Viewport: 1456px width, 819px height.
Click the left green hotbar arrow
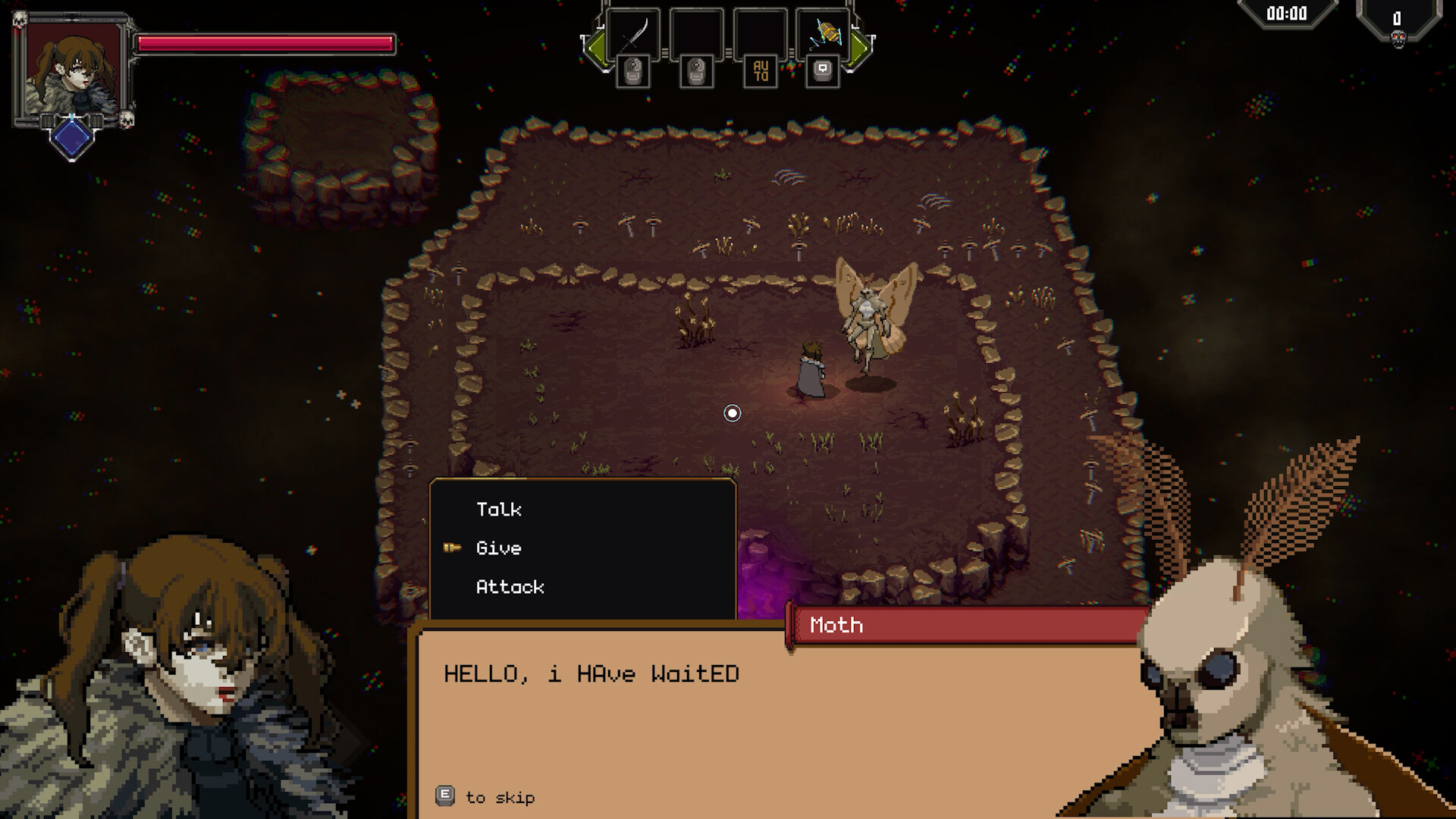tap(595, 47)
